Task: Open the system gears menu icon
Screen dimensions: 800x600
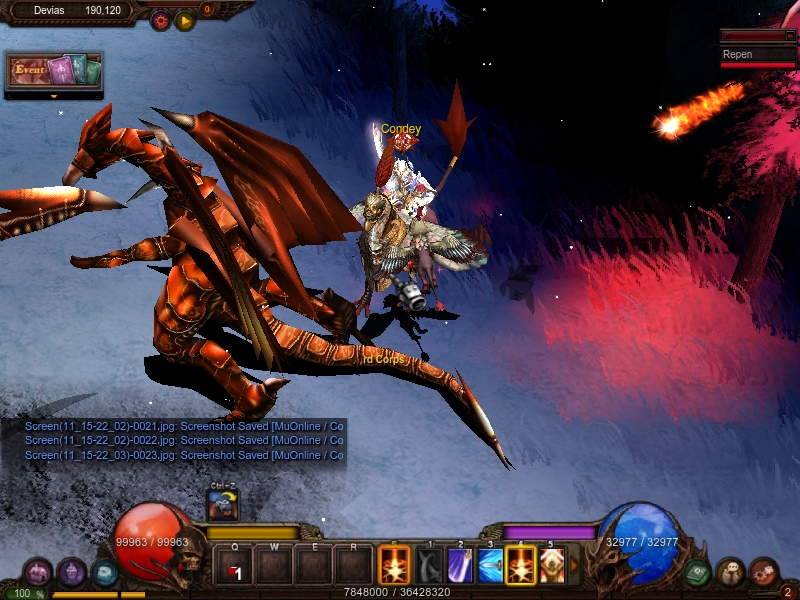Action: point(764,573)
